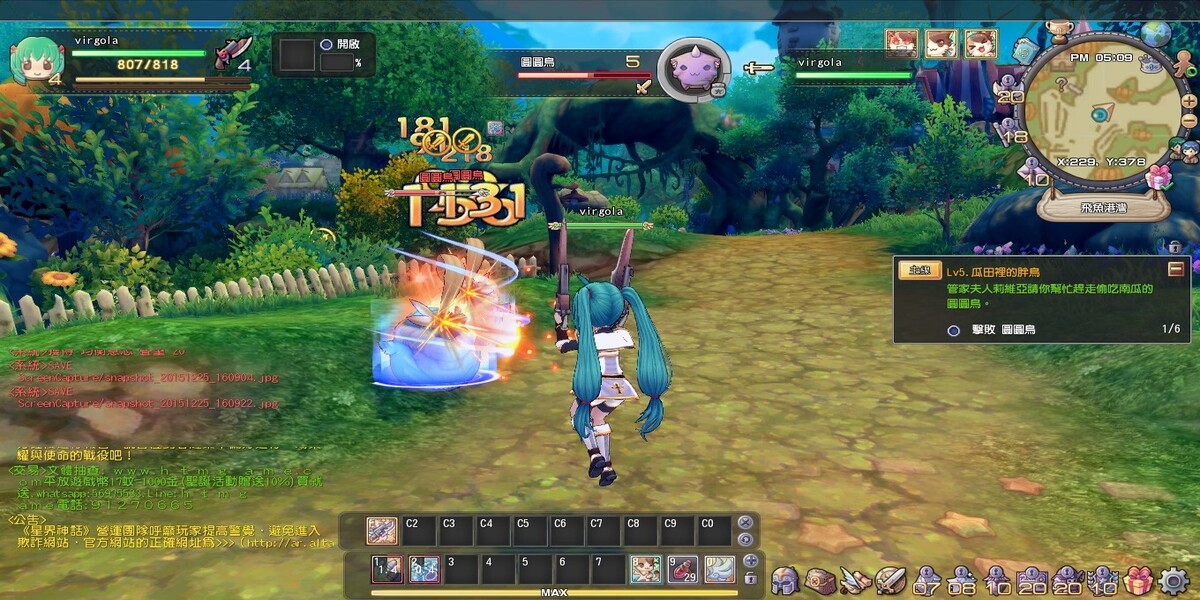The width and height of the screenshot is (1200, 600).
Task: Activate the skill in hotbar slot 2
Action: pyautogui.click(x=423, y=569)
